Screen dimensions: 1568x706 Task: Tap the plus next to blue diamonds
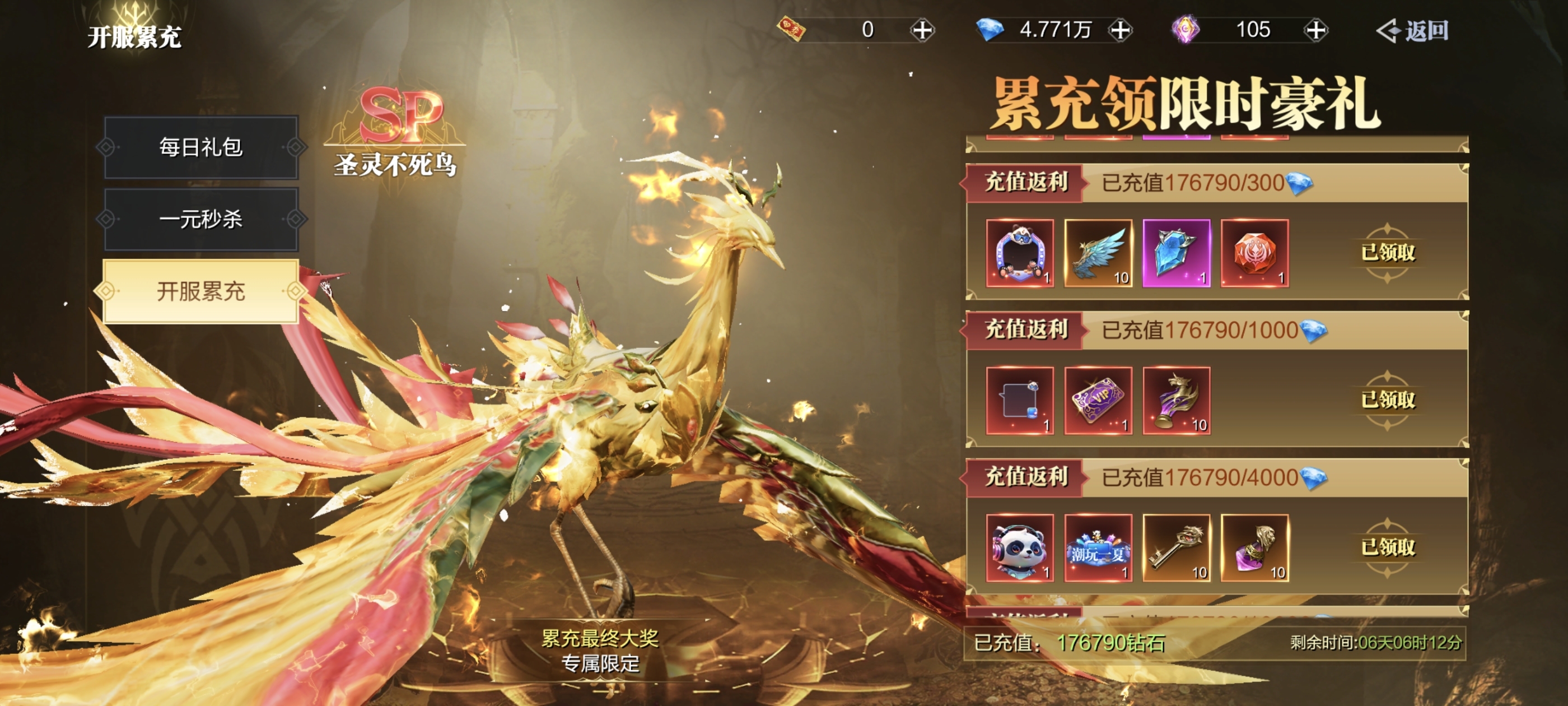pyautogui.click(x=1120, y=30)
